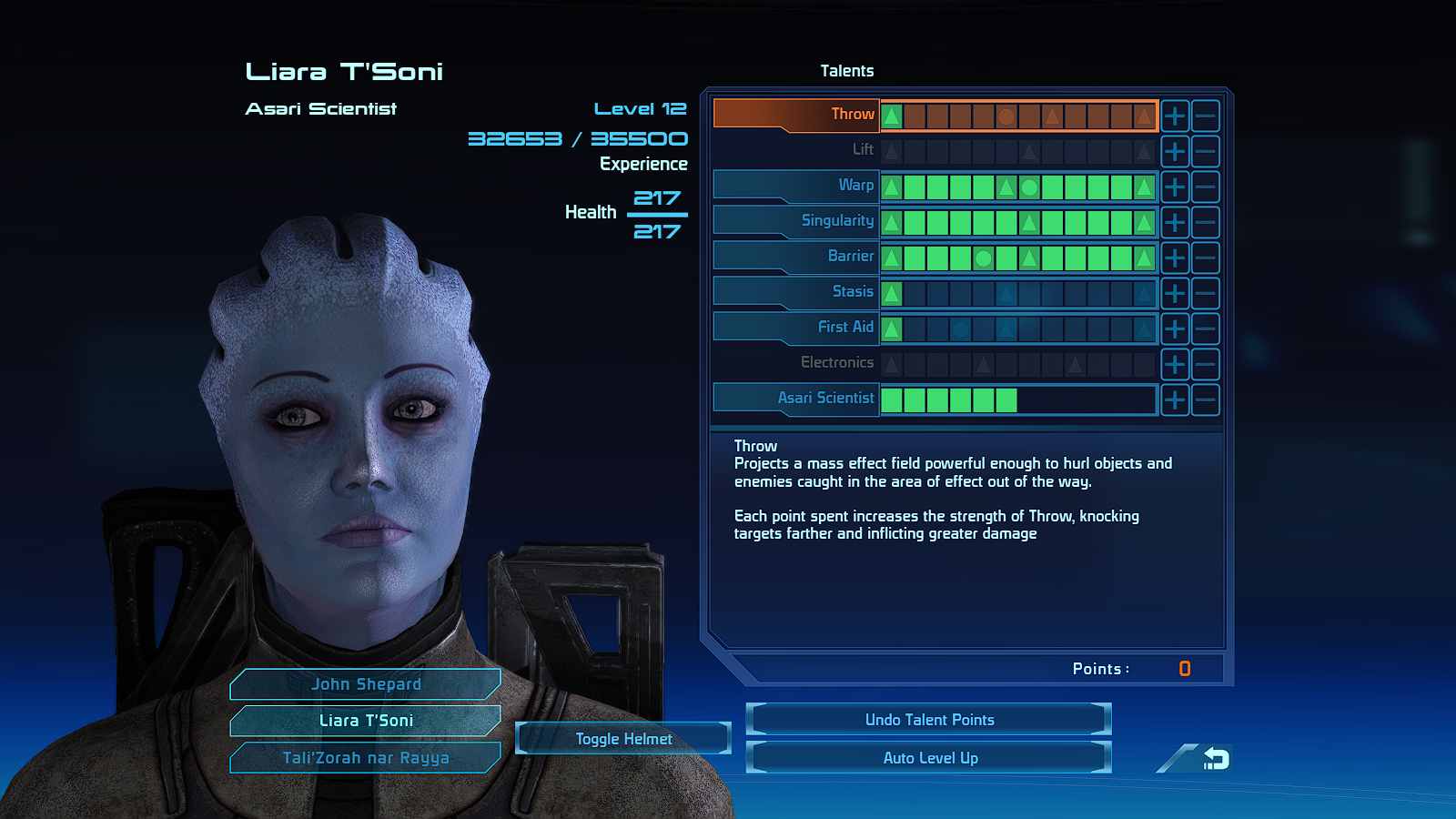Activate Auto Level Up

pos(929,758)
